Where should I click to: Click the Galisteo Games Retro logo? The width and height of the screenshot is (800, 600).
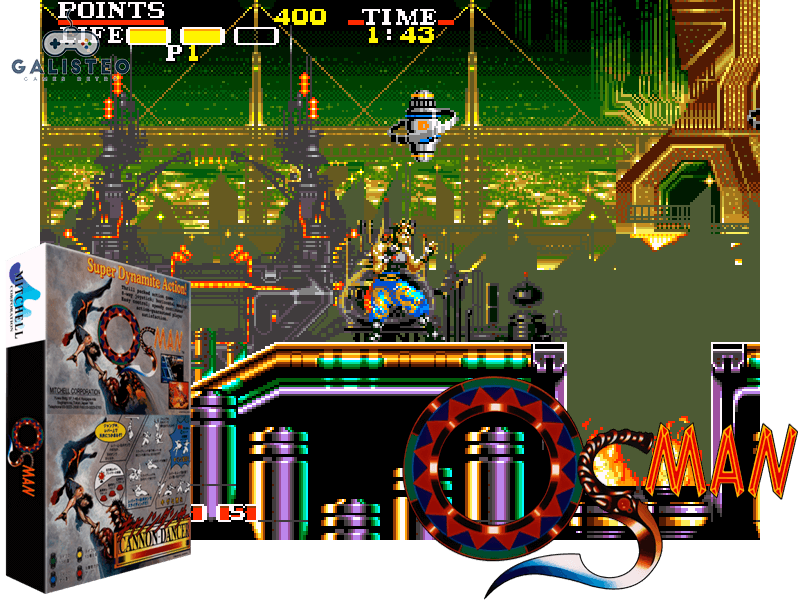pyautogui.click(x=68, y=57)
